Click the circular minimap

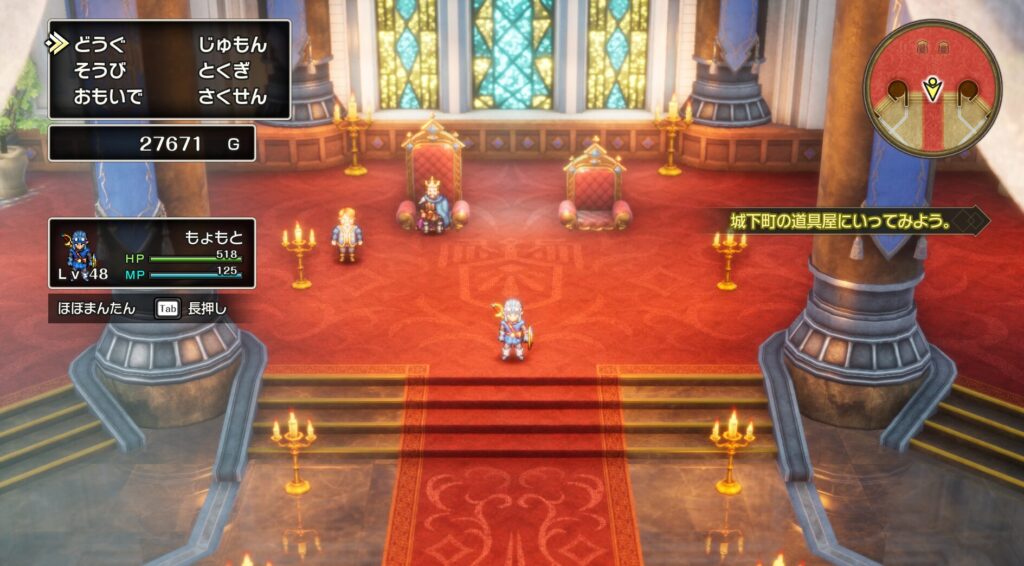(932, 88)
